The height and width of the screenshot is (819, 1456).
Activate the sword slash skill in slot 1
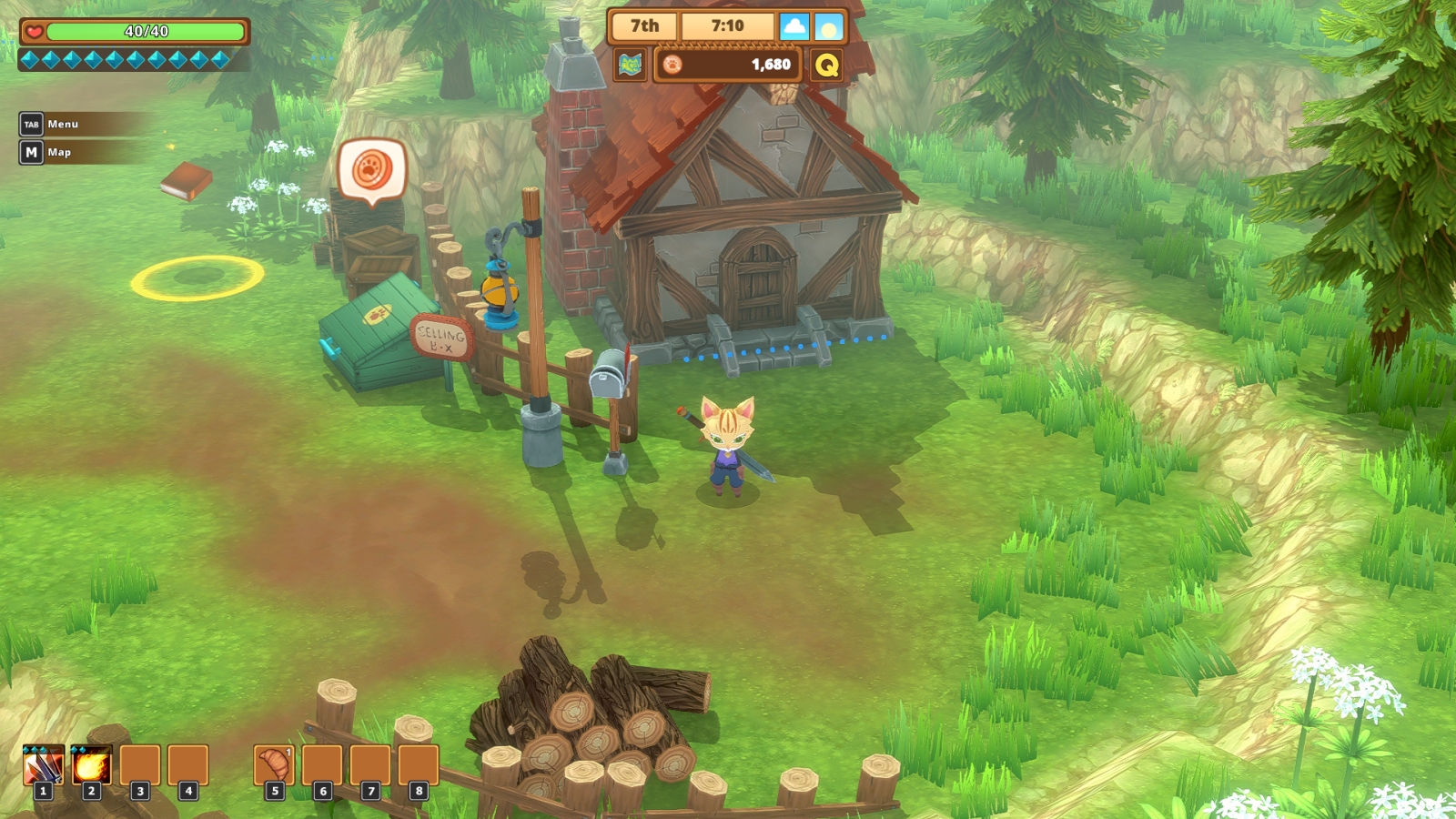pos(43,765)
